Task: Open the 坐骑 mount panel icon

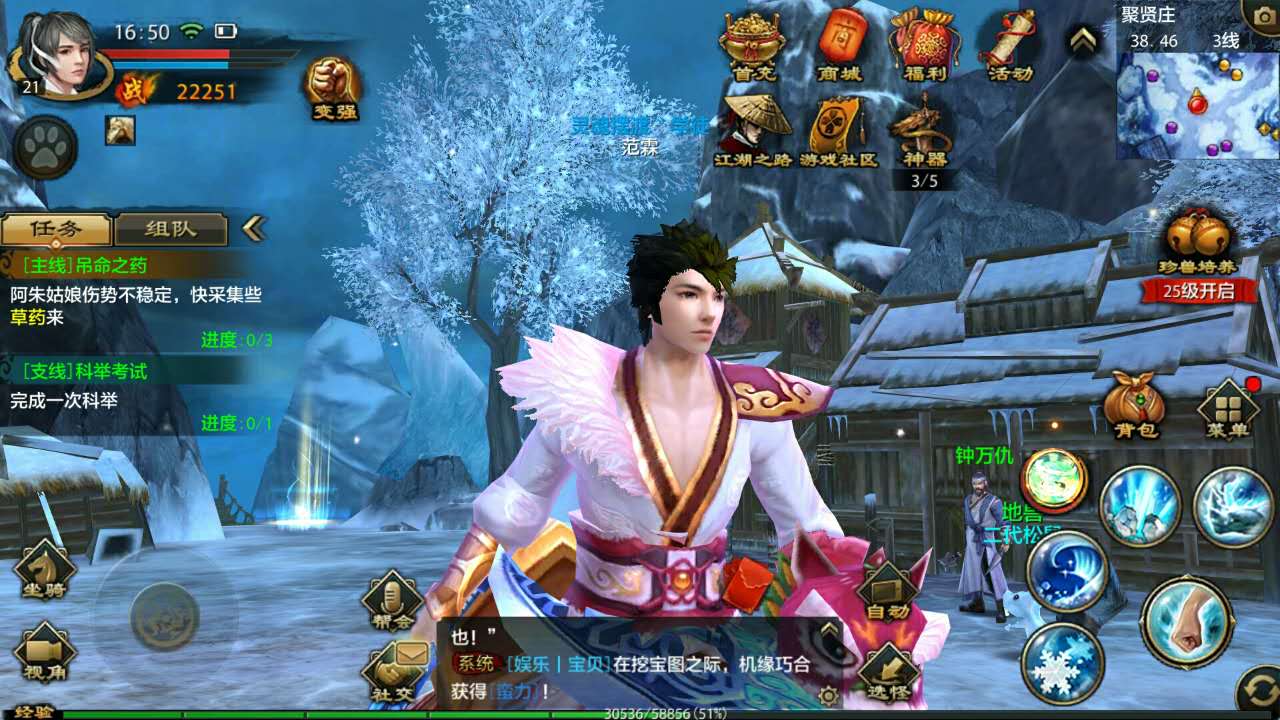Action: pyautogui.click(x=45, y=570)
